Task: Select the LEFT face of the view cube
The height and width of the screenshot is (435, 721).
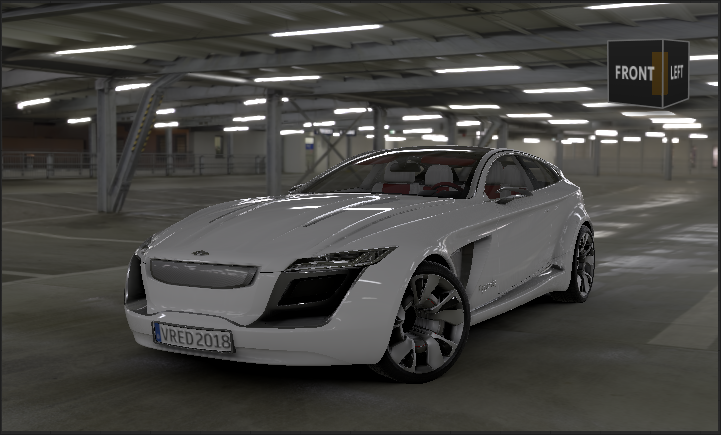Action: (x=676, y=72)
